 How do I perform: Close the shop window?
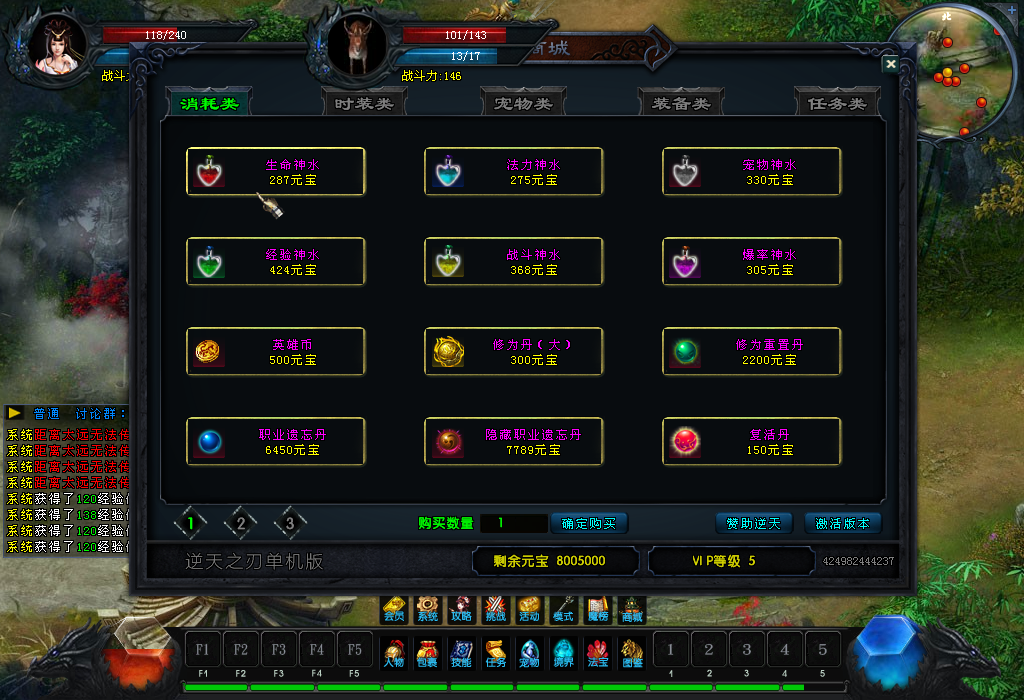click(890, 64)
